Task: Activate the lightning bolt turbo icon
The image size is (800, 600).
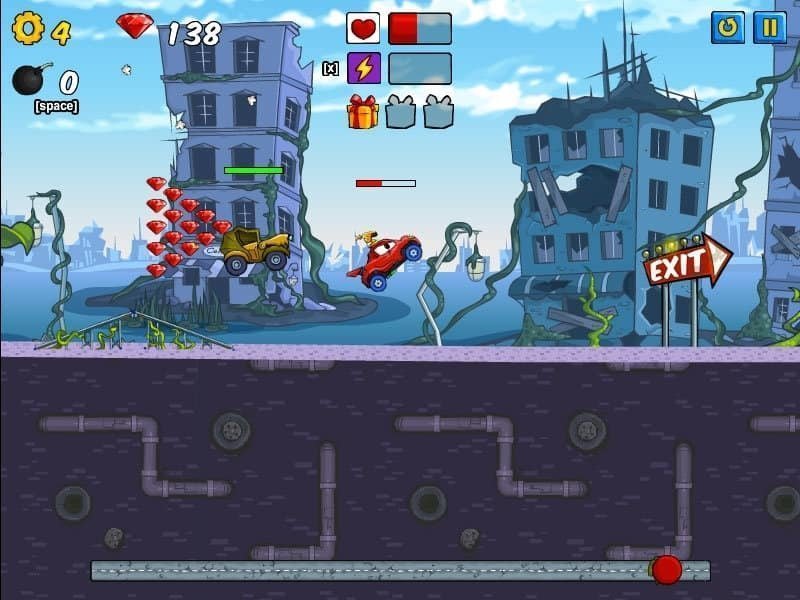Action: click(x=363, y=68)
